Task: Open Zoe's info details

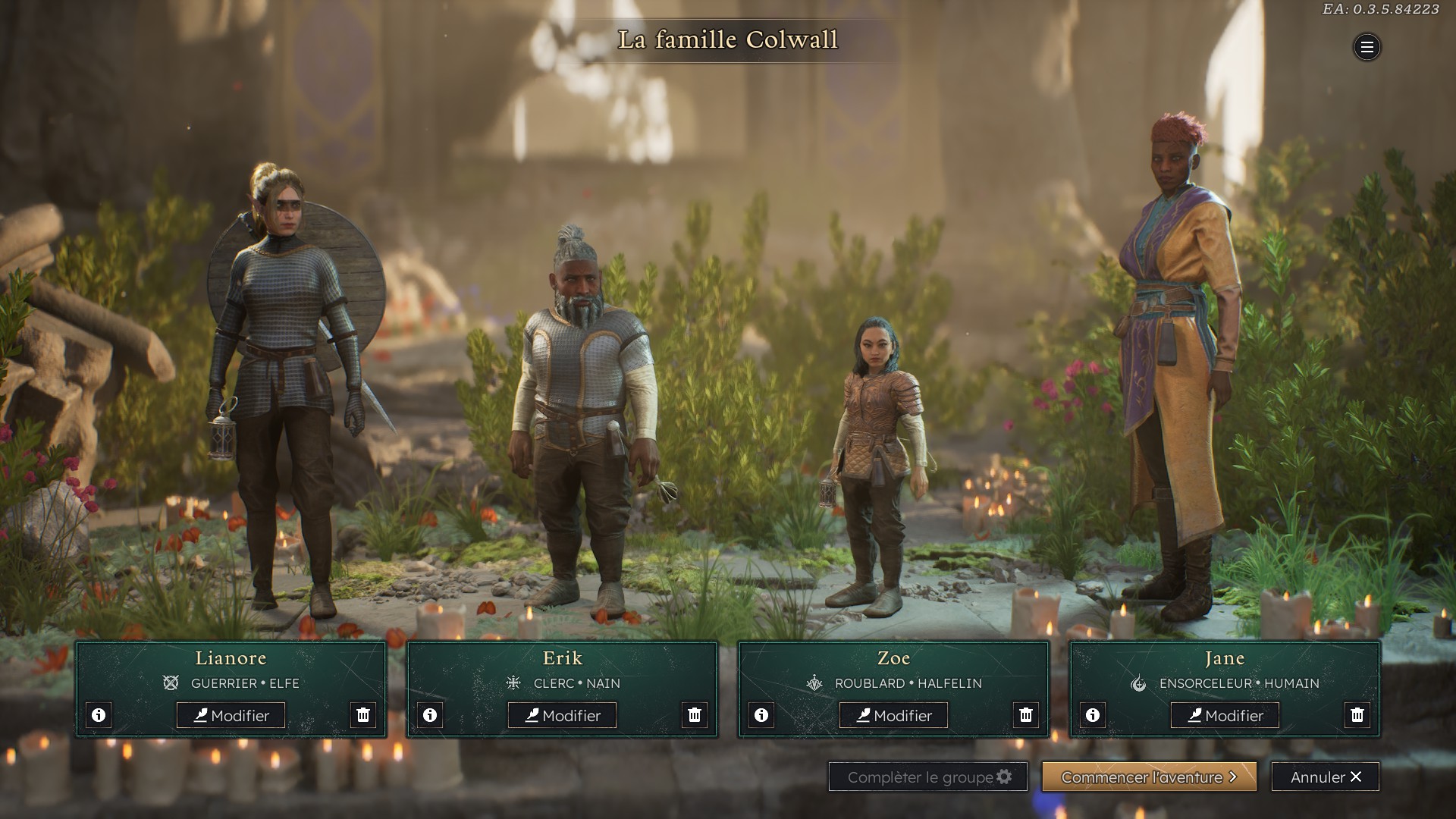Action: [x=761, y=715]
